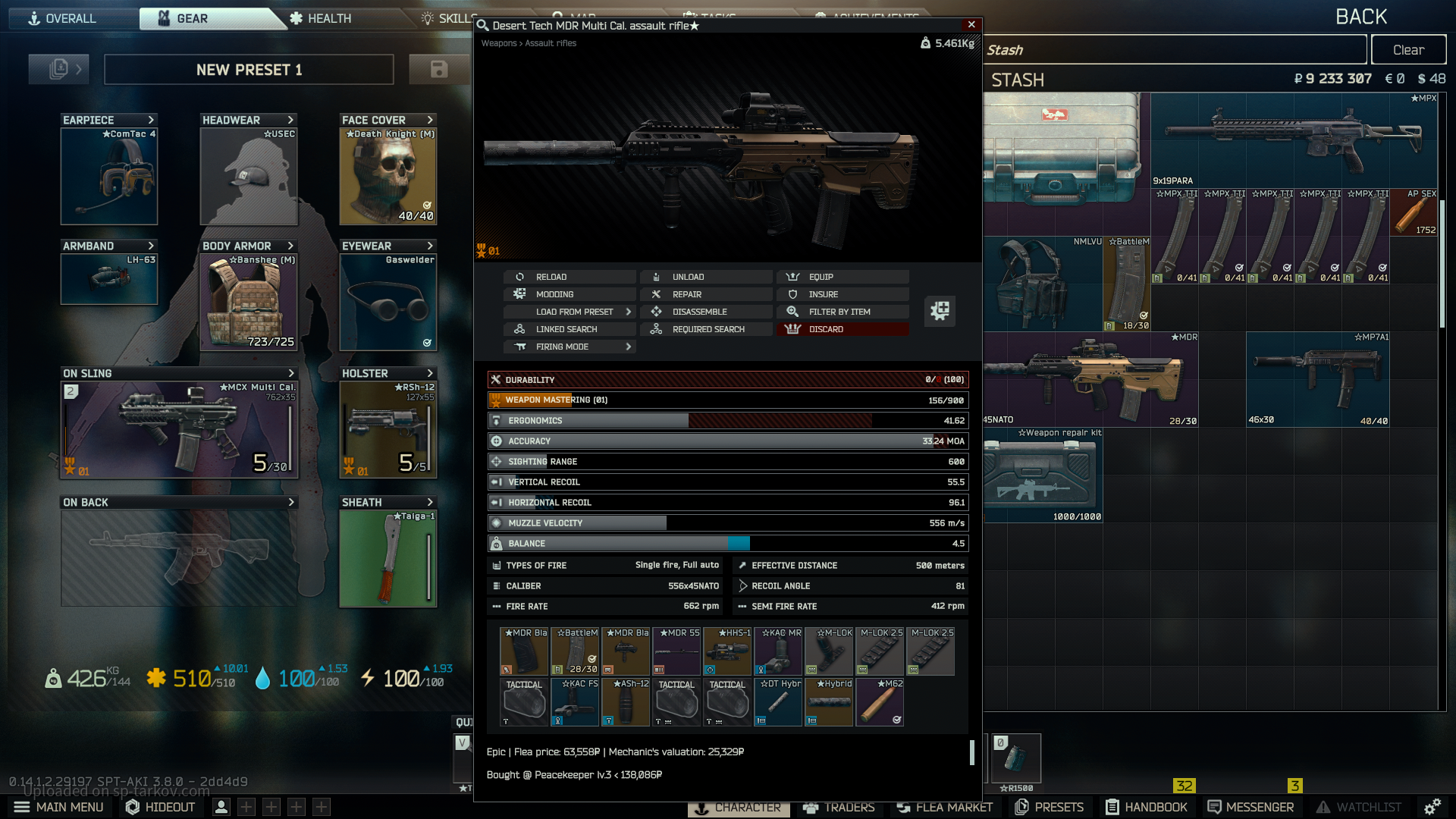Screen dimensions: 1456x819
Task: Open Modding for the MDR rifle
Action: click(569, 294)
